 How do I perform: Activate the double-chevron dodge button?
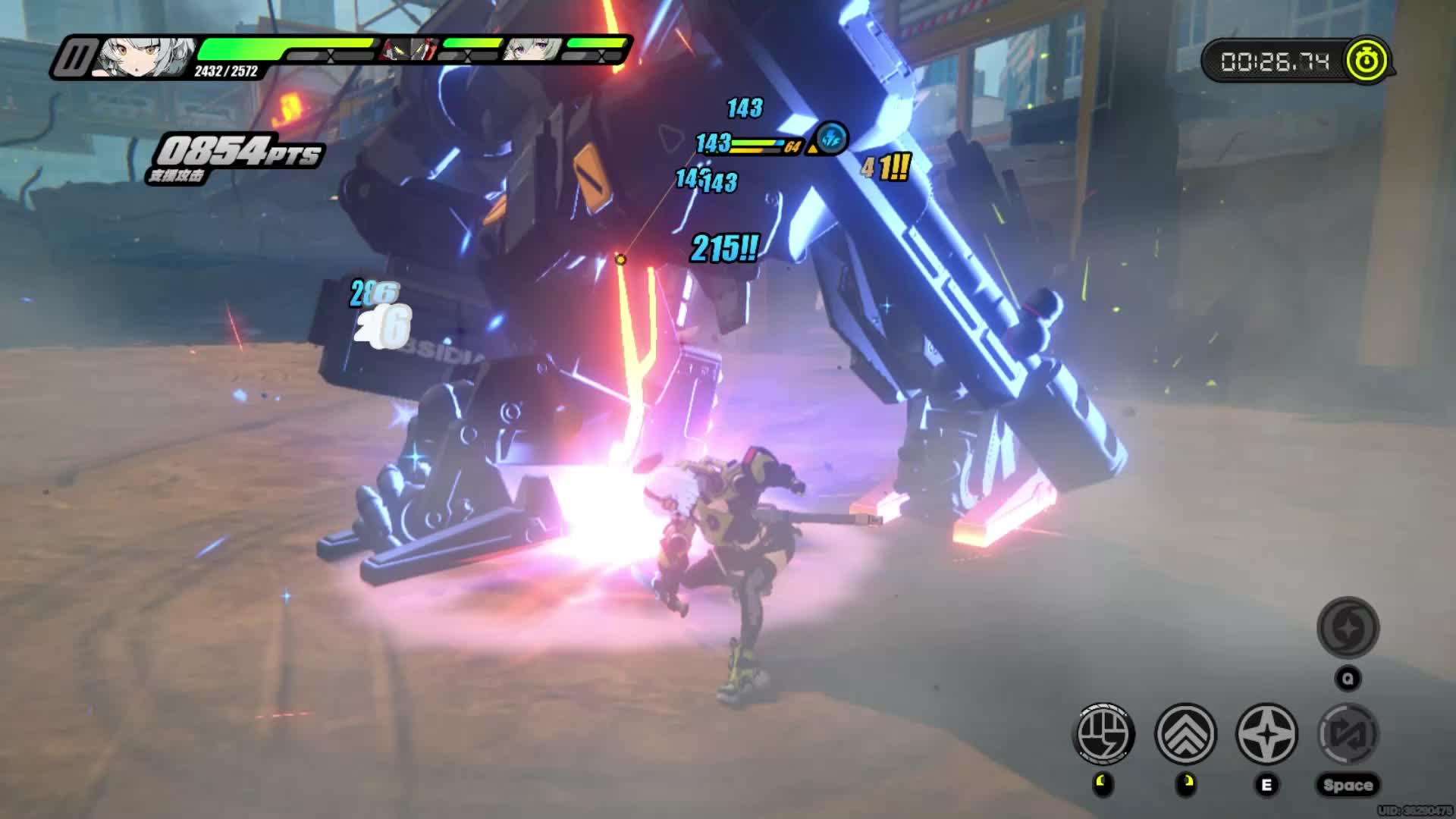[x=1185, y=733]
